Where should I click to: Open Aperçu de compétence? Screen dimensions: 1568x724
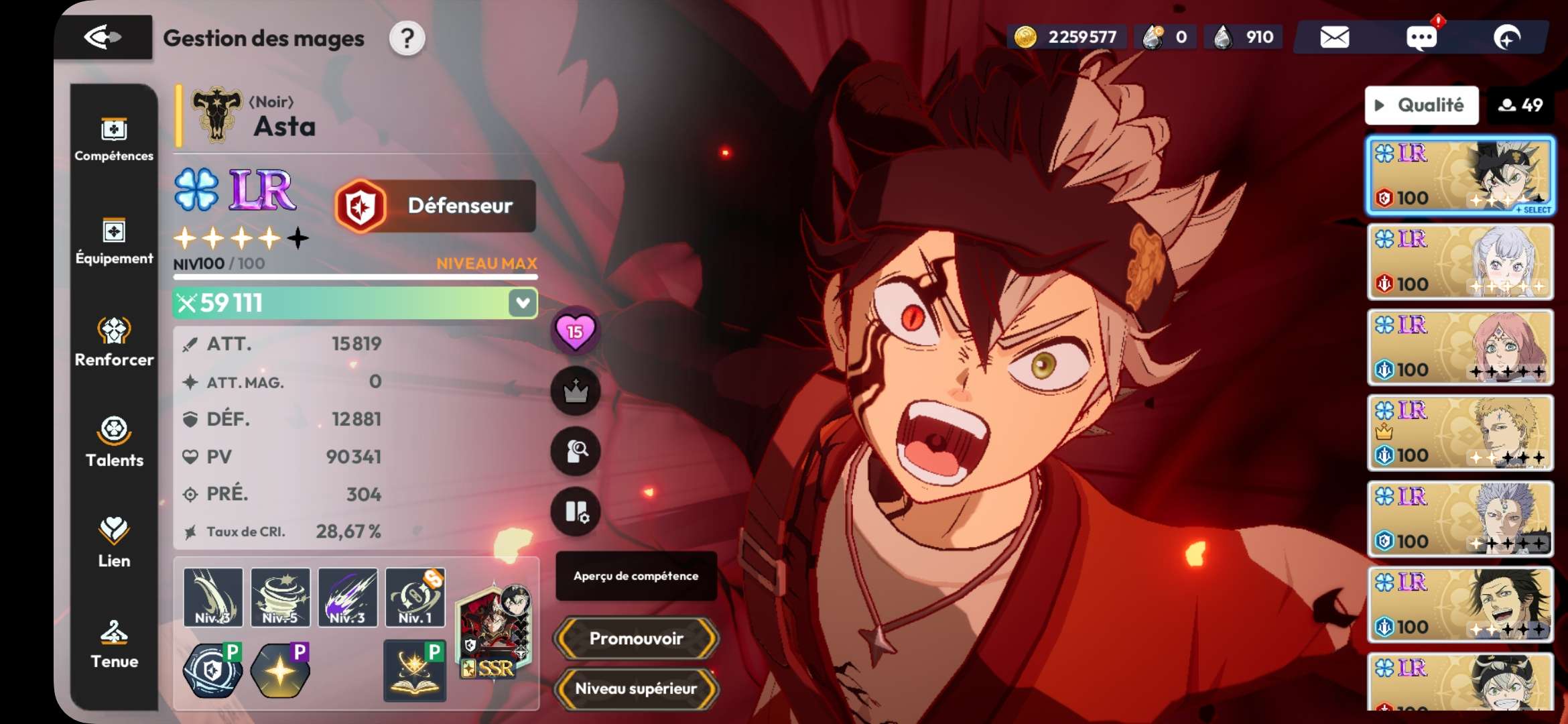click(x=636, y=576)
